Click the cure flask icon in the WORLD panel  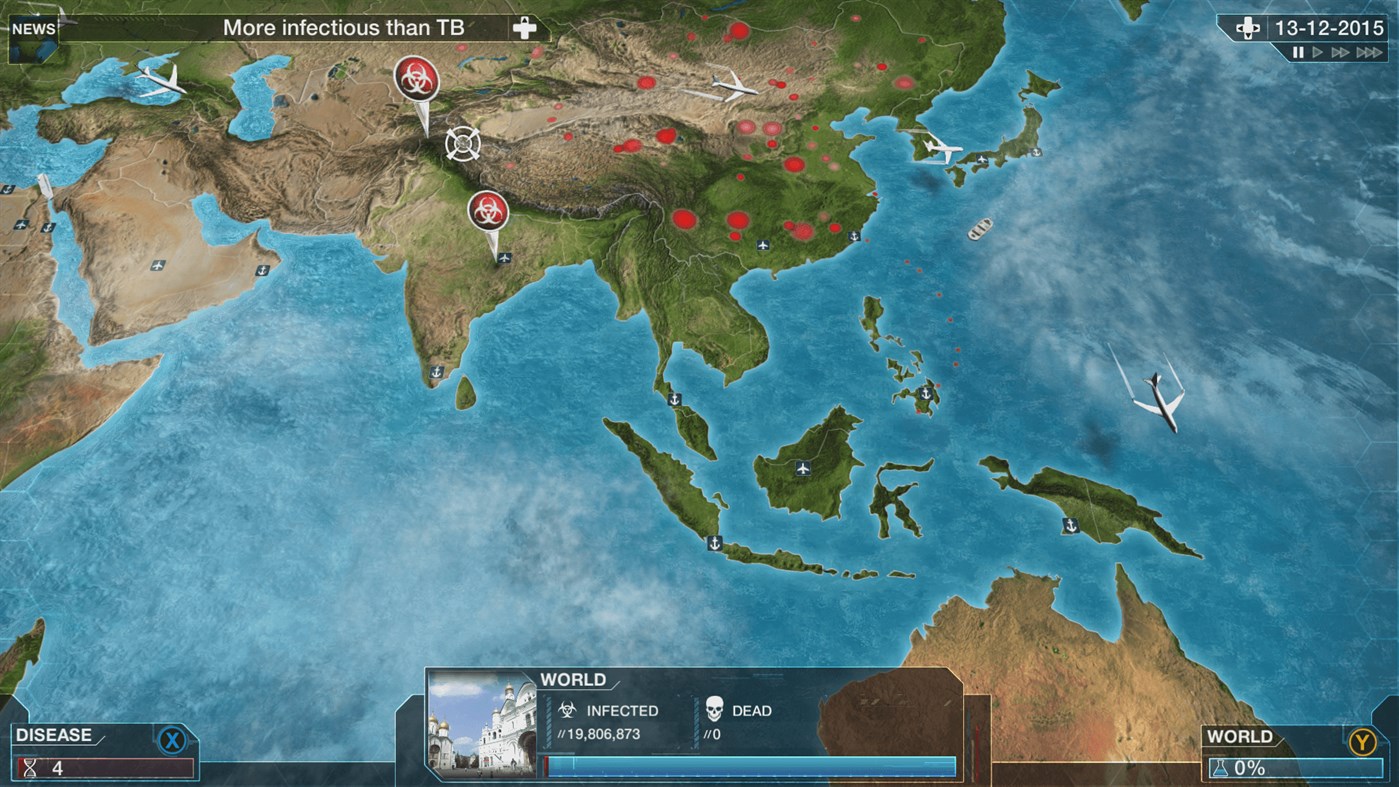click(1222, 768)
